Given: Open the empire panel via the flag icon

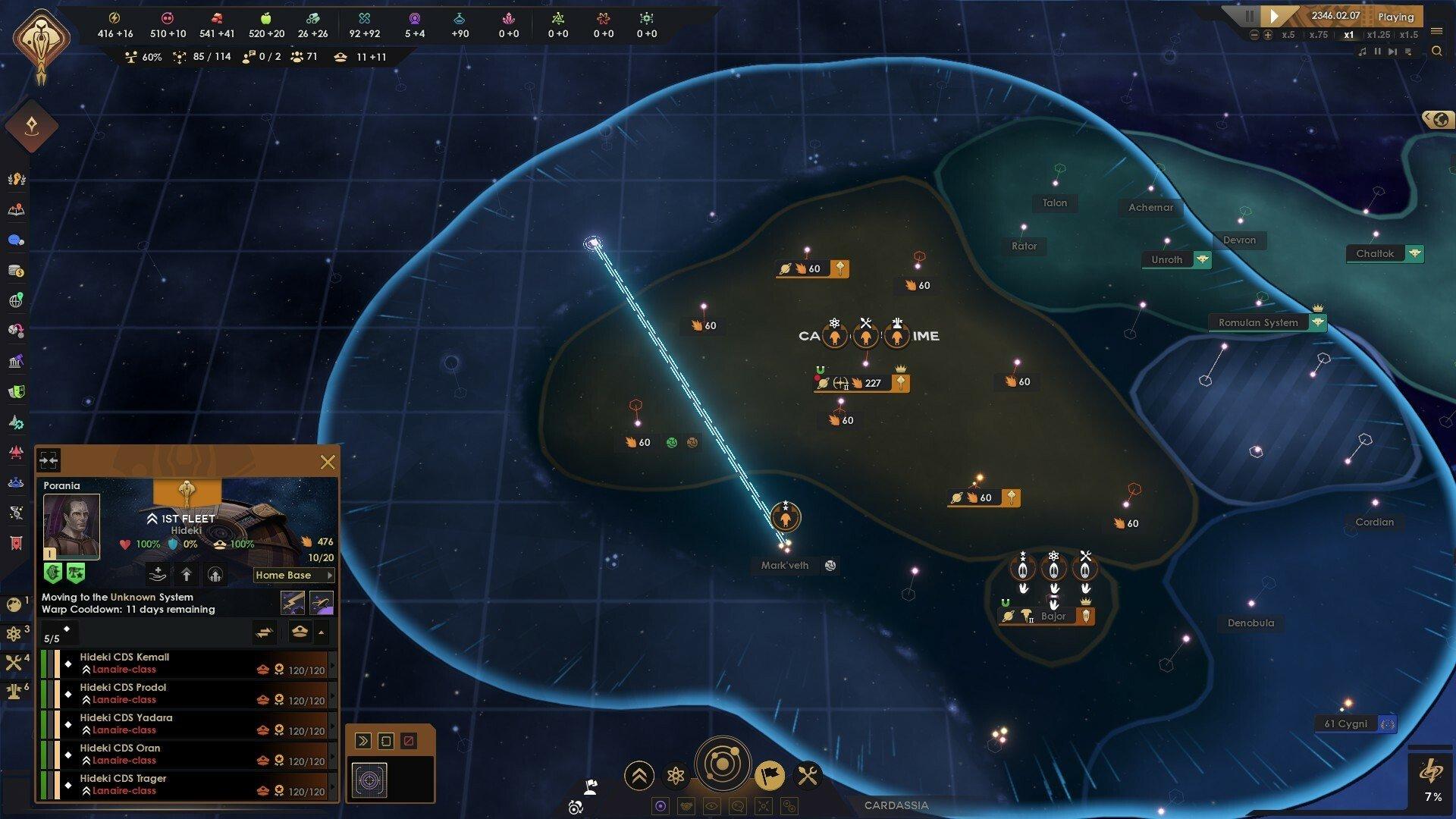Looking at the screenshot, I should coord(770,777).
